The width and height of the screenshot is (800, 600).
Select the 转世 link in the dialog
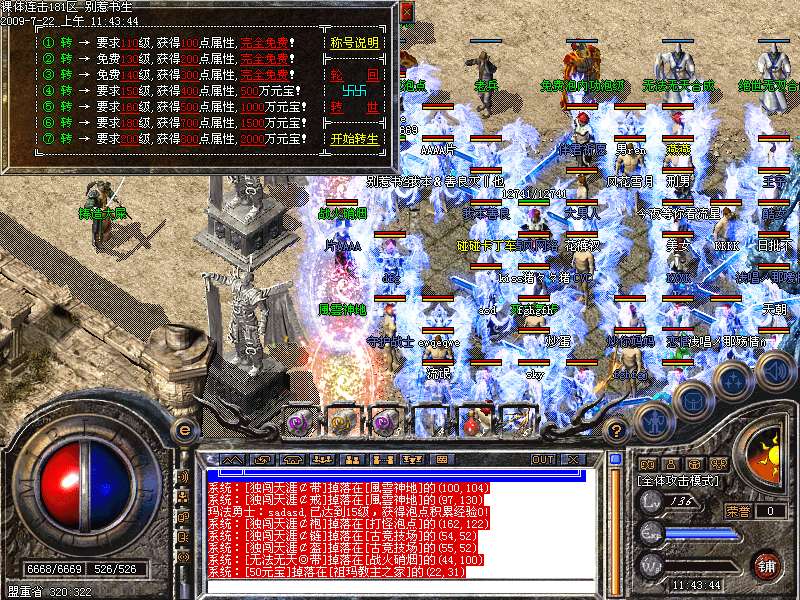click(x=355, y=107)
